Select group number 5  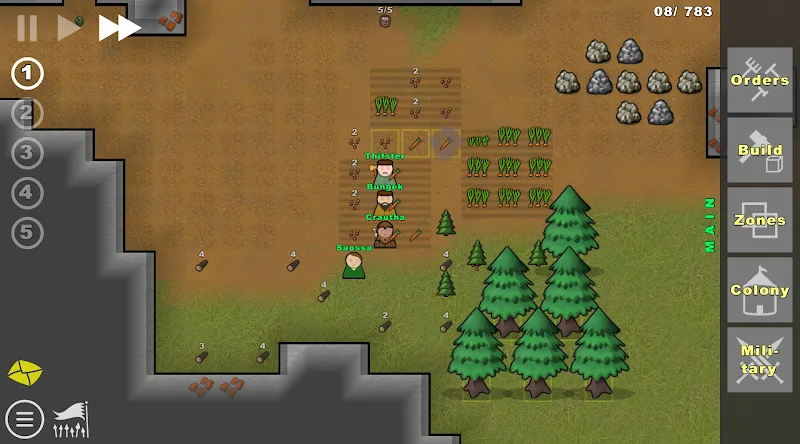click(28, 233)
